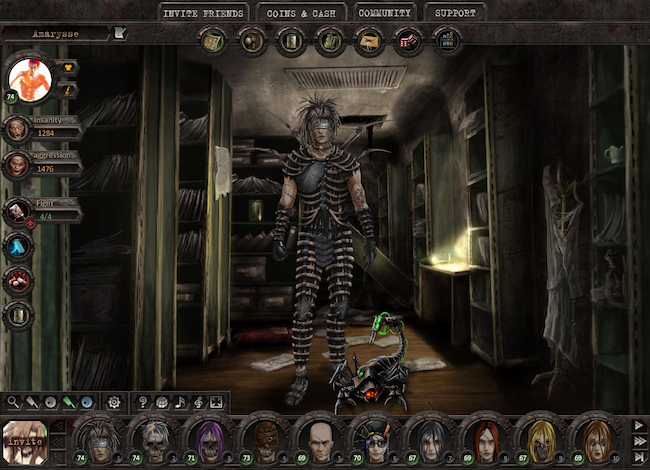Viewport: 650px width, 470px height.
Task: Toggle the music note sound button
Action: [180, 402]
